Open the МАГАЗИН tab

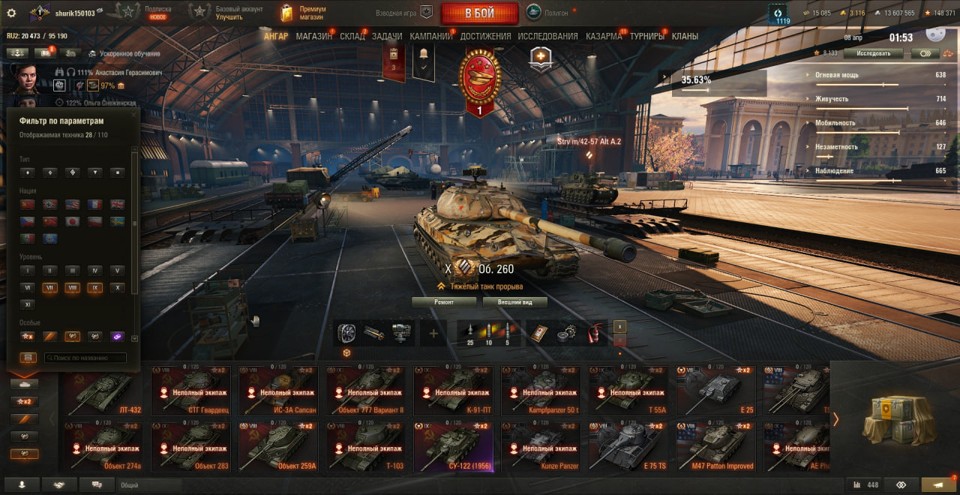pyautogui.click(x=314, y=36)
